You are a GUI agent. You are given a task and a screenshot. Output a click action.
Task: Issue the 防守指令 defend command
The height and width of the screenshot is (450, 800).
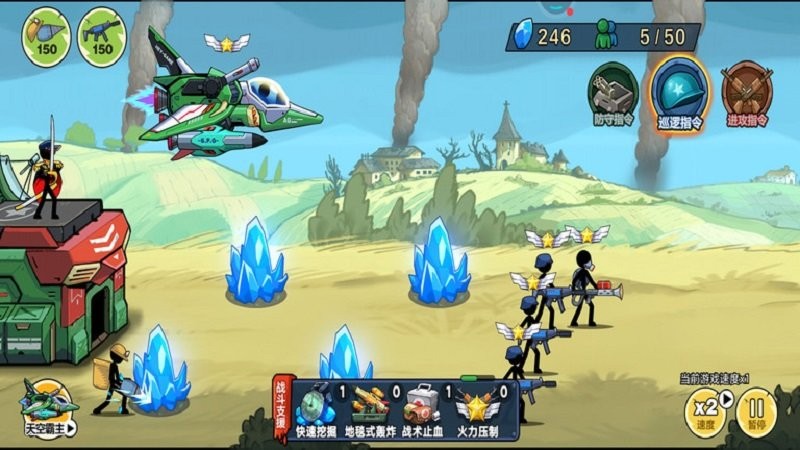point(612,93)
